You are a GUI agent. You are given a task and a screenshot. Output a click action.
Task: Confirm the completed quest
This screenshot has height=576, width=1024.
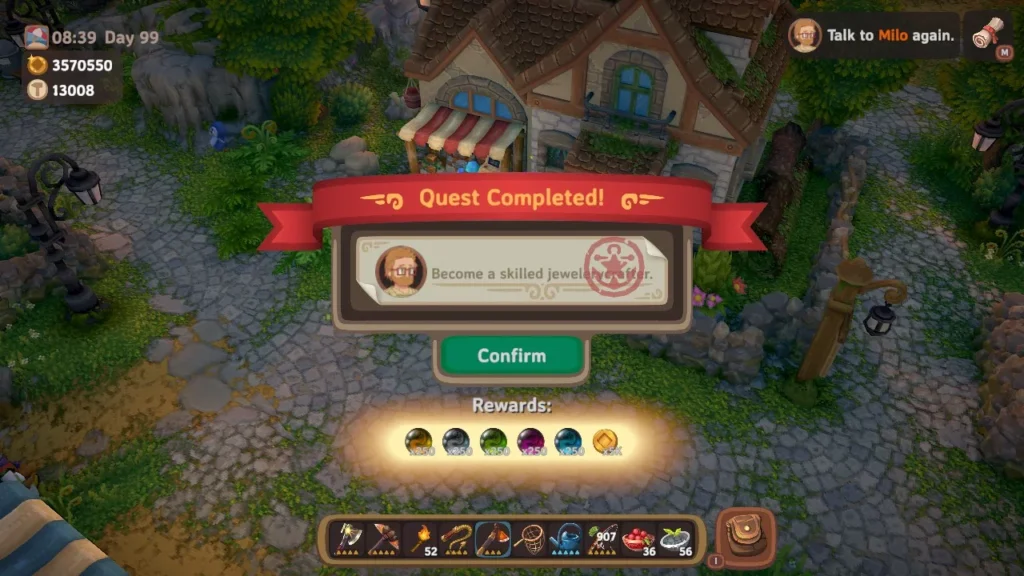pyautogui.click(x=511, y=356)
